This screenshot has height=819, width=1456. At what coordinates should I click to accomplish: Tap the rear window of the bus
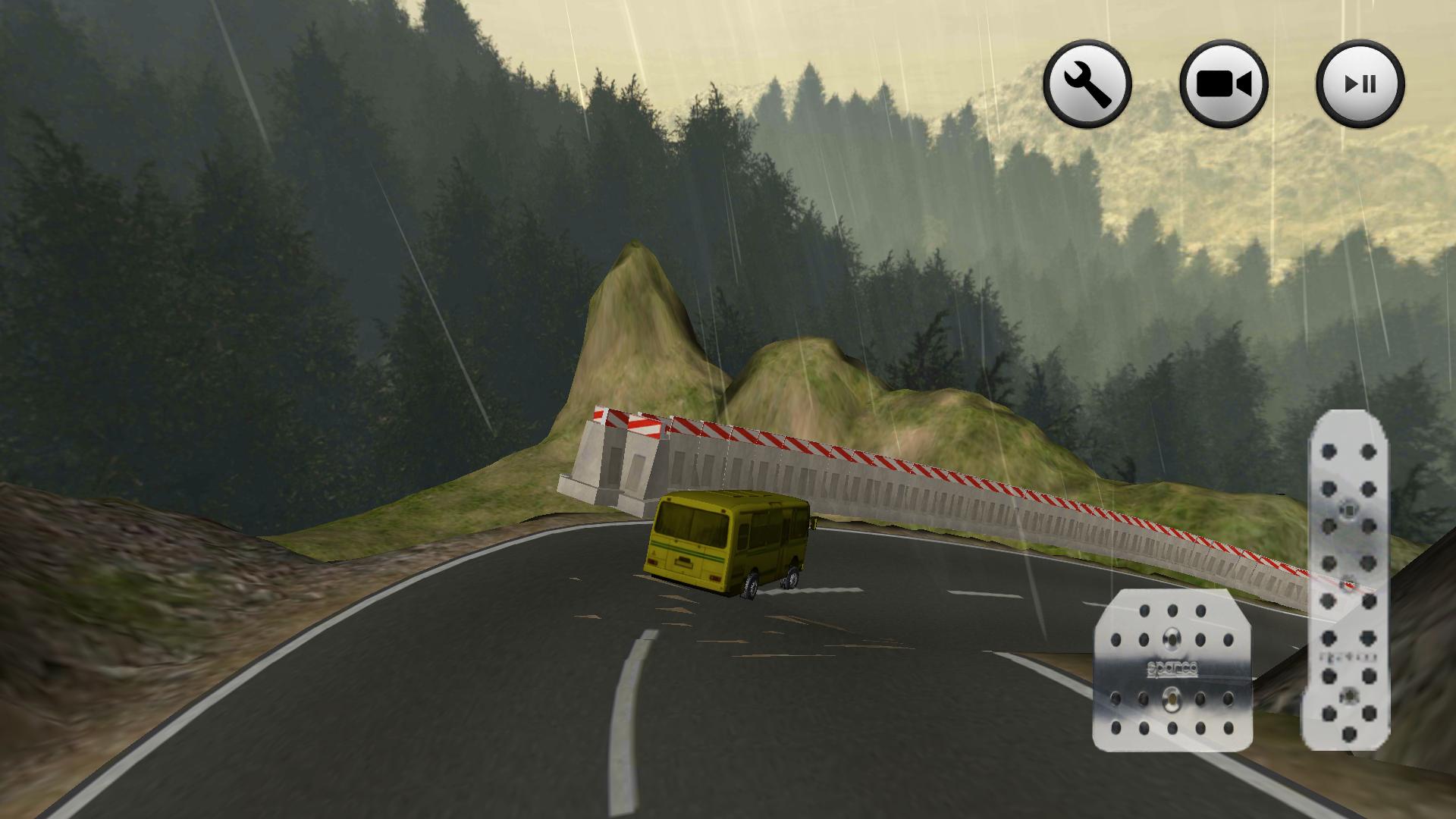click(x=690, y=523)
